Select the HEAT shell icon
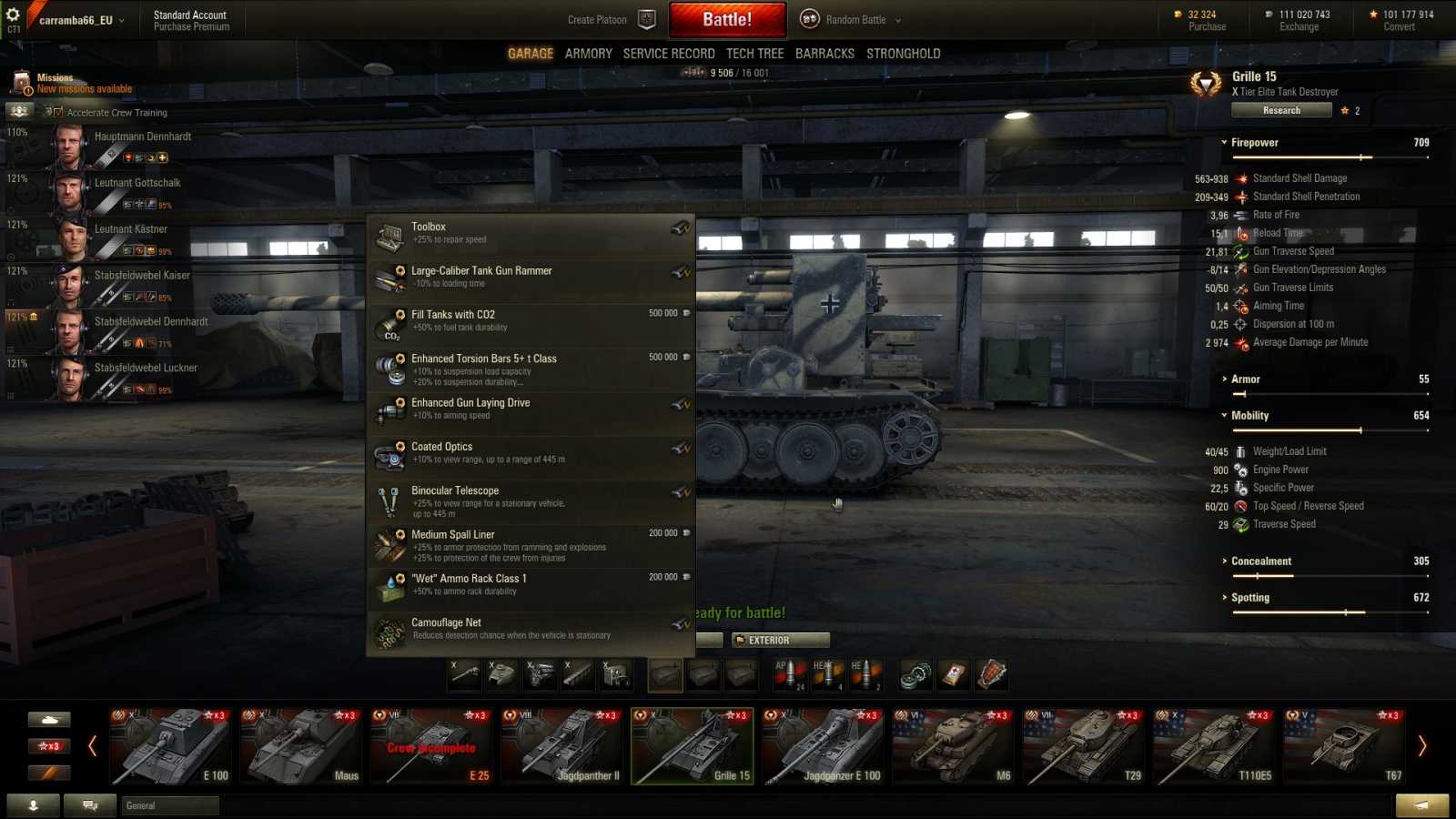The height and width of the screenshot is (819, 1456). 828,673
